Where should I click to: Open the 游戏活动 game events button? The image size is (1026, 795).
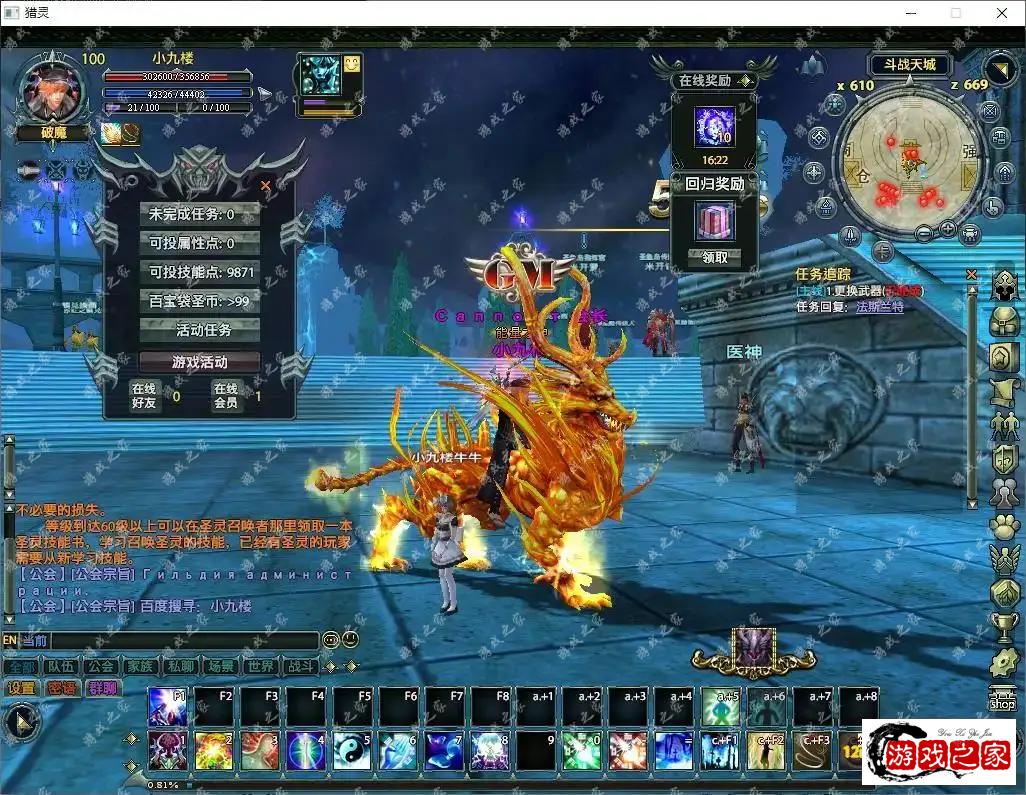pyautogui.click(x=200, y=362)
